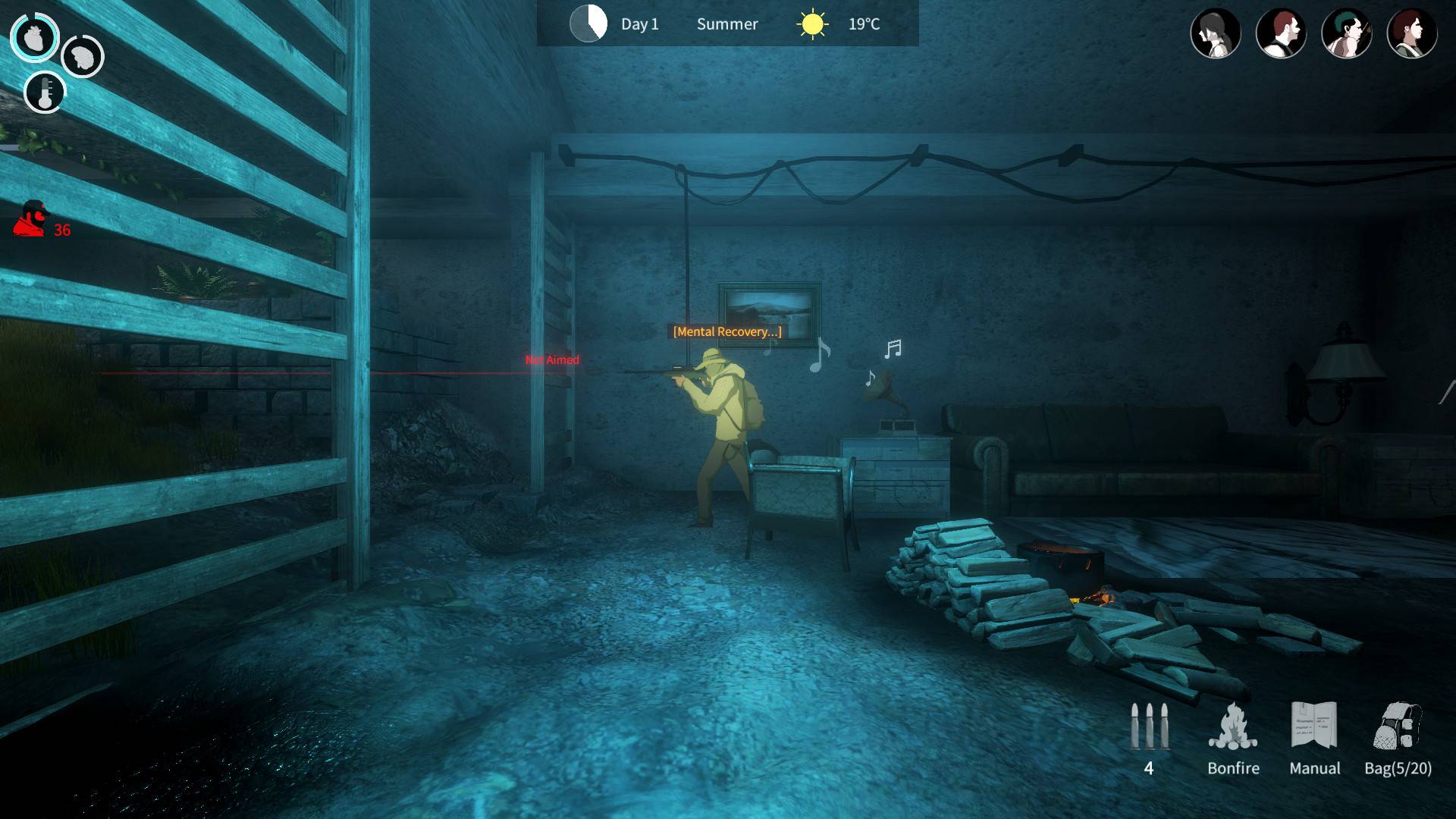Click the sun weather icon

tap(812, 24)
